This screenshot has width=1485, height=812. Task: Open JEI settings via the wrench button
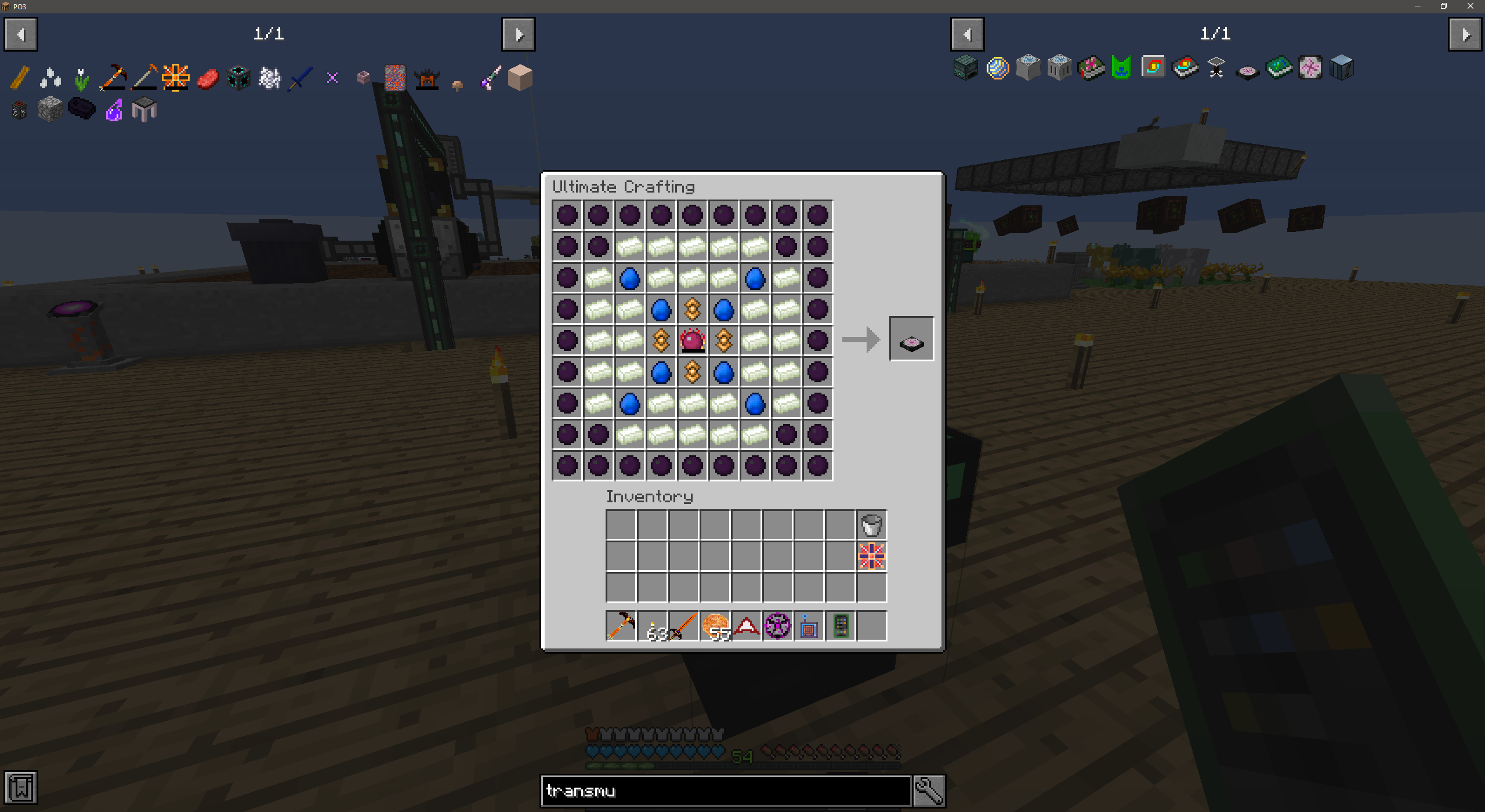point(929,790)
